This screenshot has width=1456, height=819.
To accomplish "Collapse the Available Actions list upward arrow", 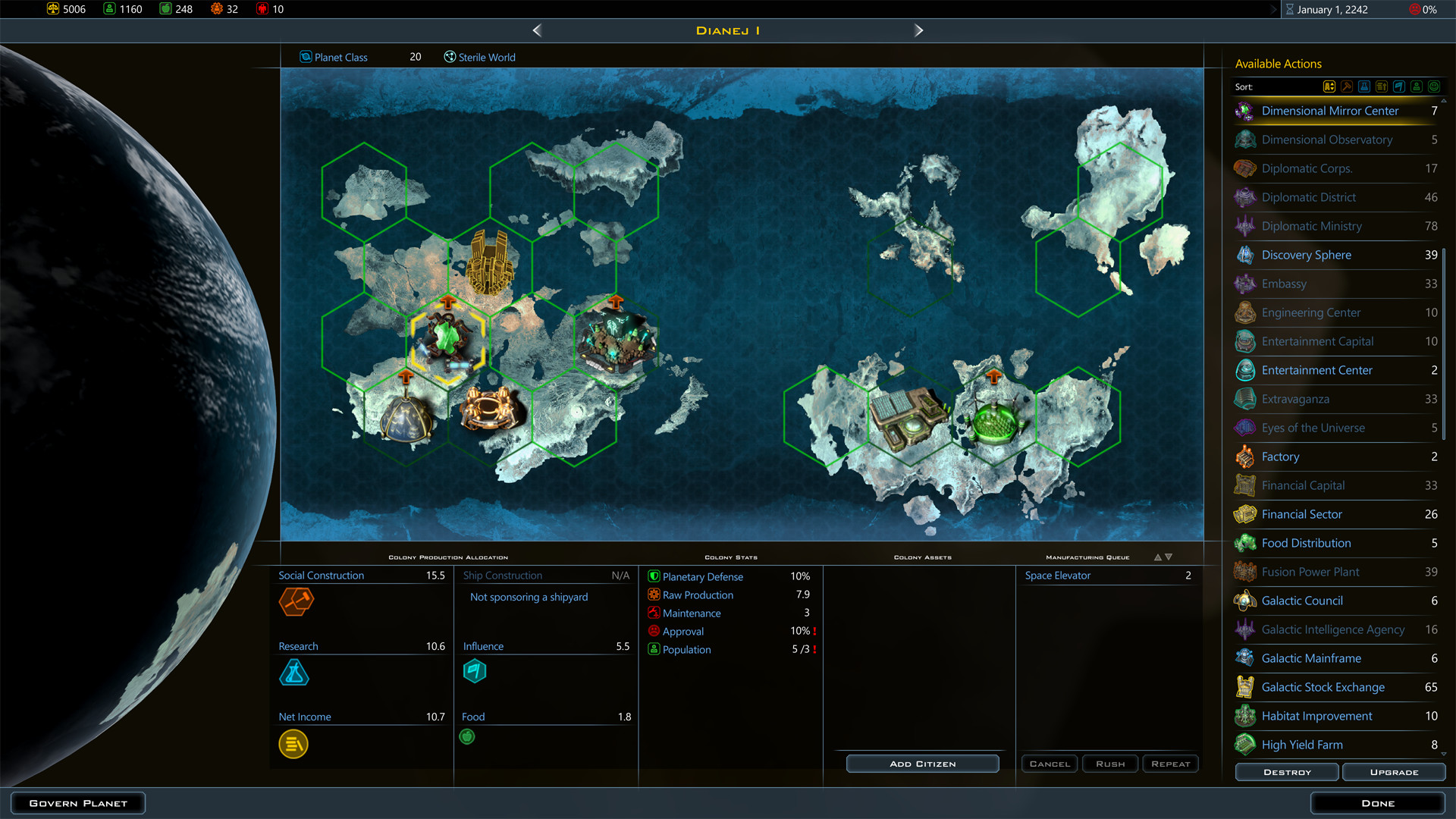I will coord(1445,99).
